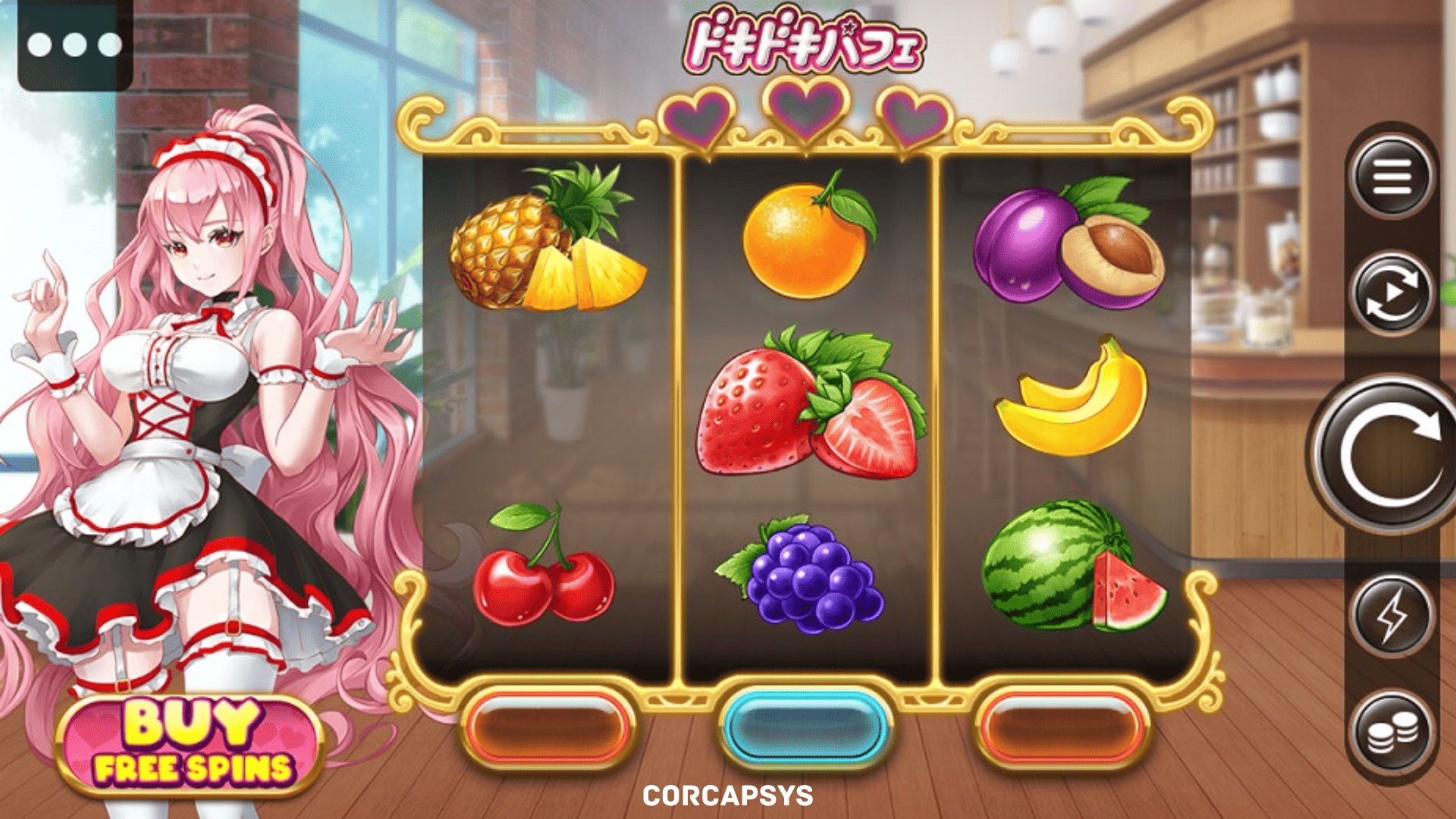The width and height of the screenshot is (1456, 819).
Task: Activate the autoplay button
Action: [1392, 293]
